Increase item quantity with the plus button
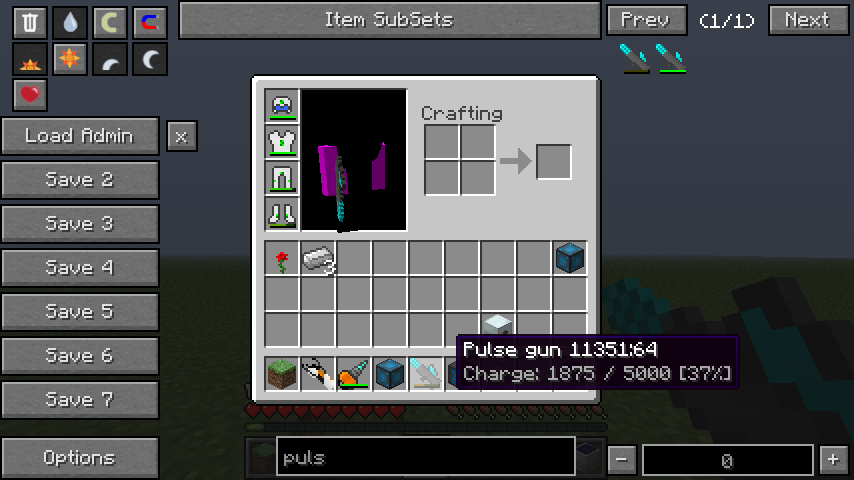The image size is (854, 480). pyautogui.click(x=832, y=460)
